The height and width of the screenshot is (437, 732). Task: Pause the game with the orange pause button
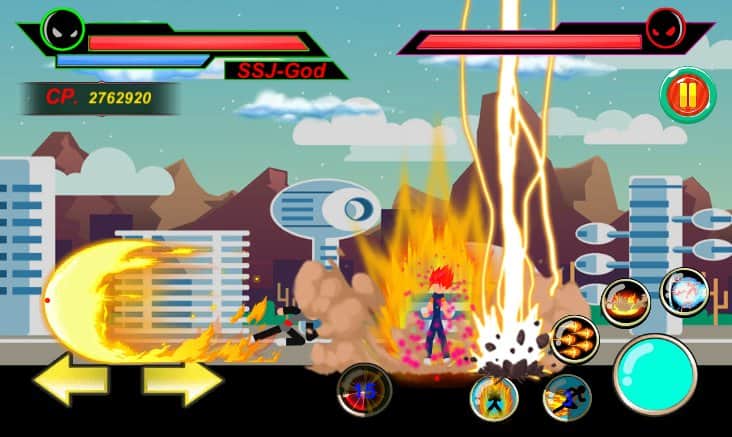[687, 96]
